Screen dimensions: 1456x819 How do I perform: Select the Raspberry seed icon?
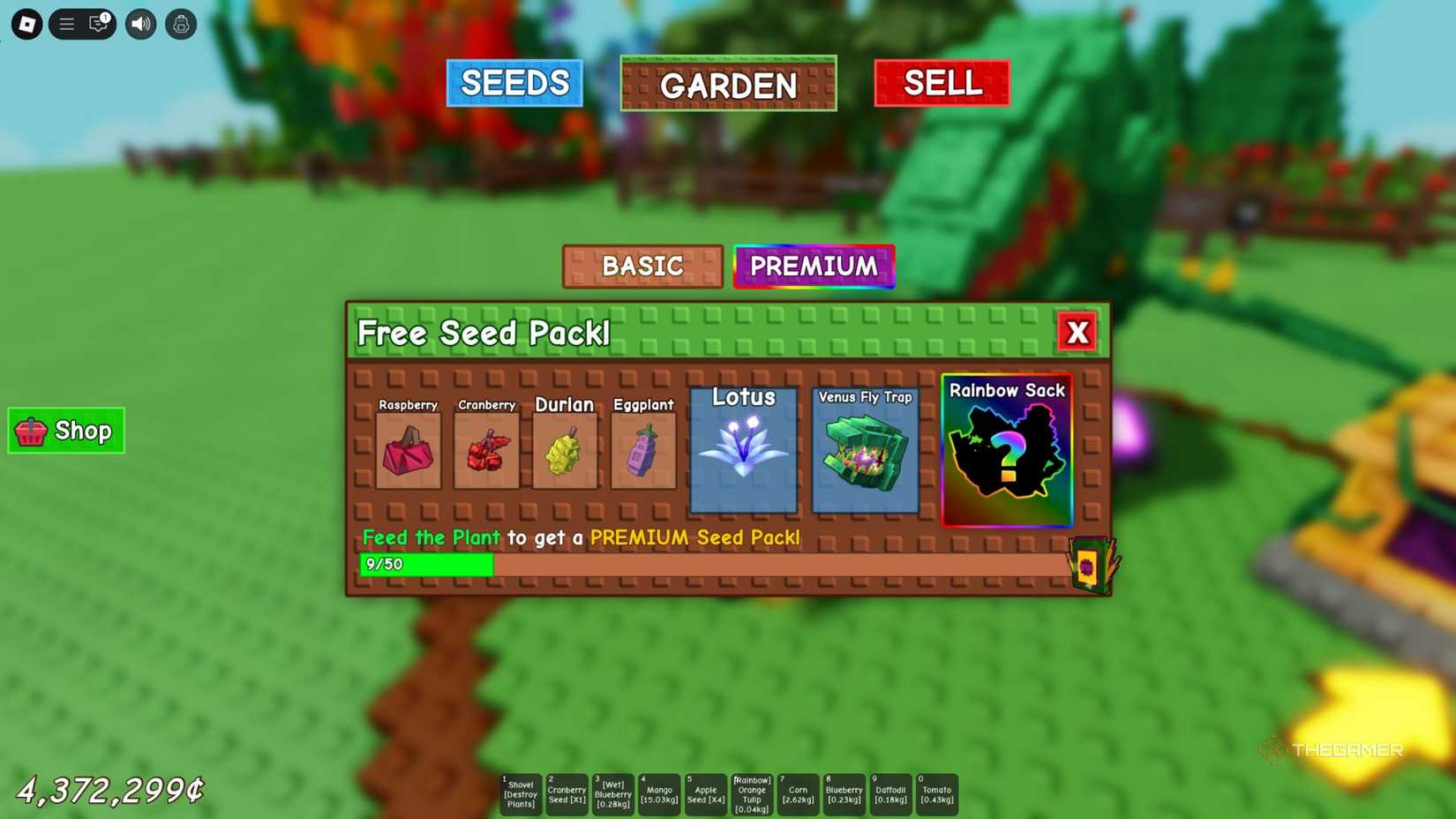(409, 452)
